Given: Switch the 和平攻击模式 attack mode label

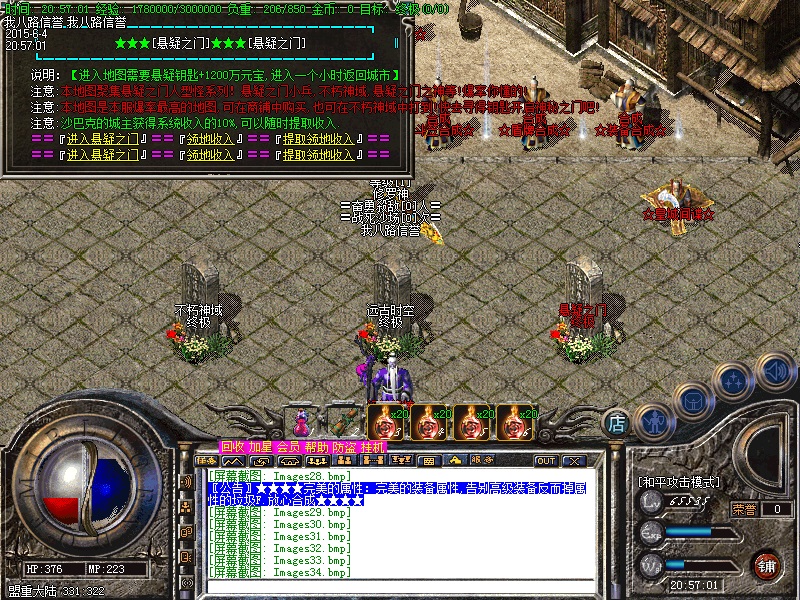Looking at the screenshot, I should [679, 482].
